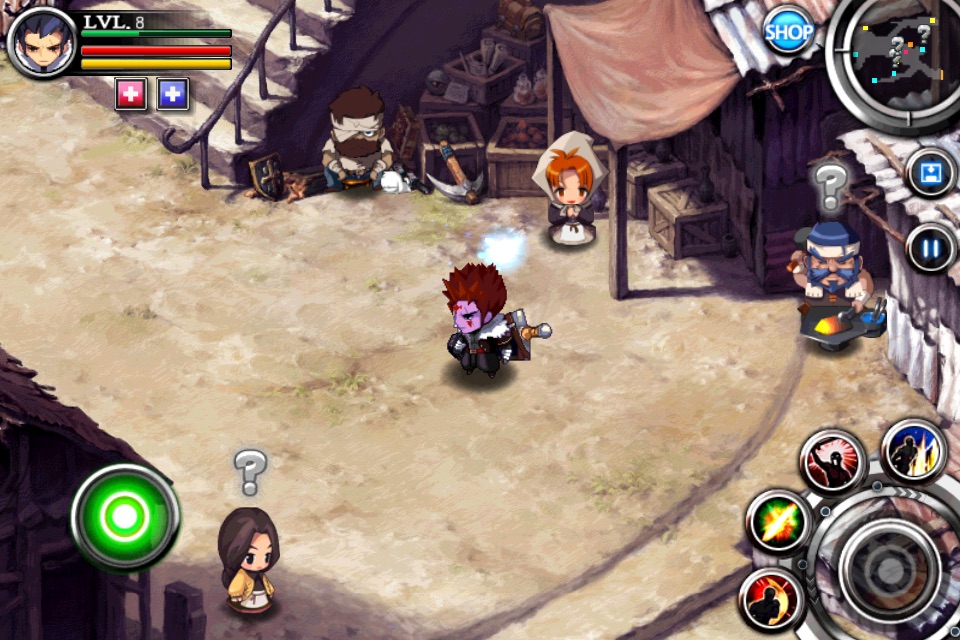Hit the large silver attack button
Screen dimensions: 960x640
888,568
